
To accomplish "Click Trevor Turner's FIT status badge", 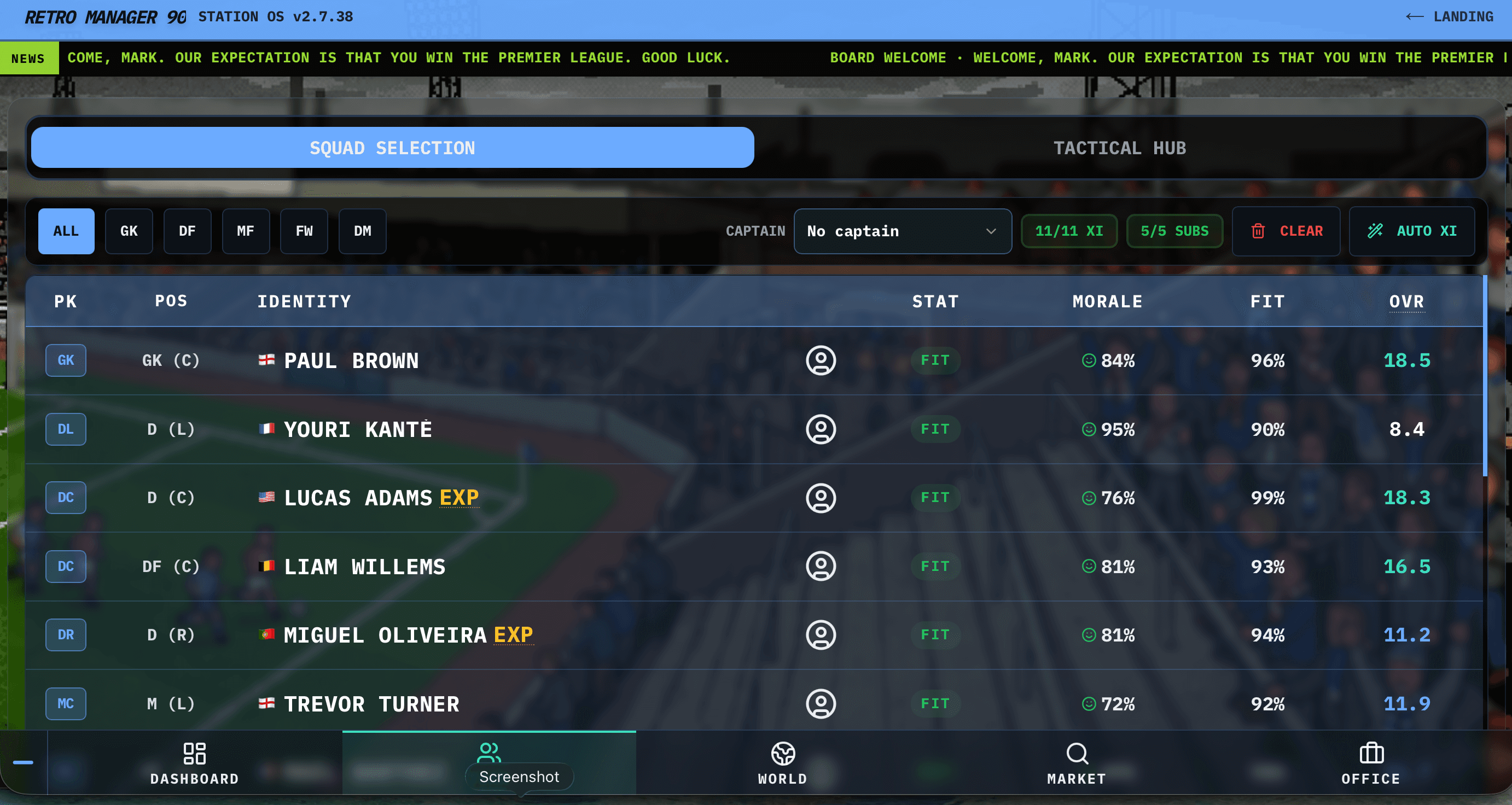I will tap(935, 703).
